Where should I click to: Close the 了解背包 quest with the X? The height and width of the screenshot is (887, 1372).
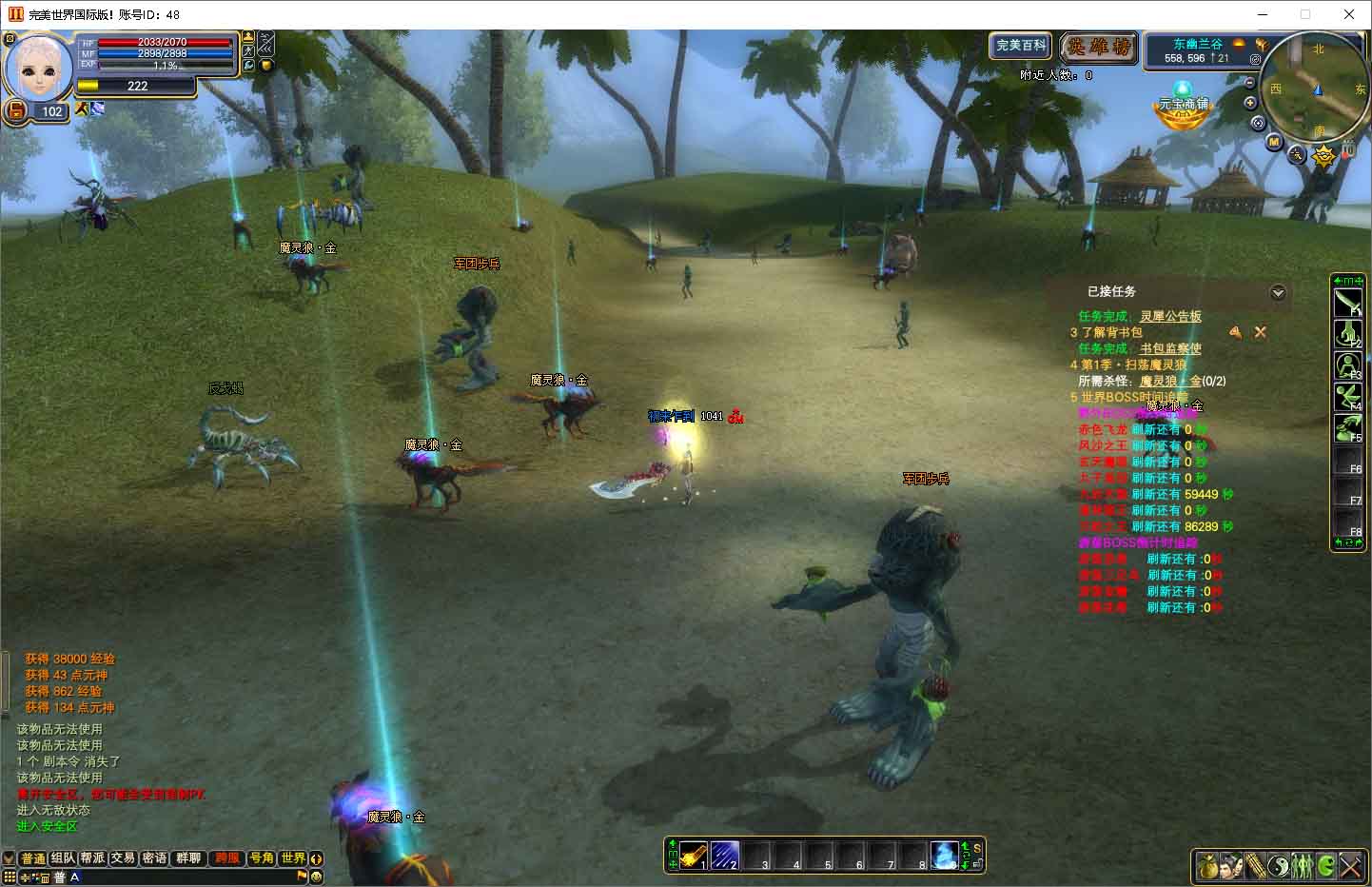pyautogui.click(x=1260, y=332)
